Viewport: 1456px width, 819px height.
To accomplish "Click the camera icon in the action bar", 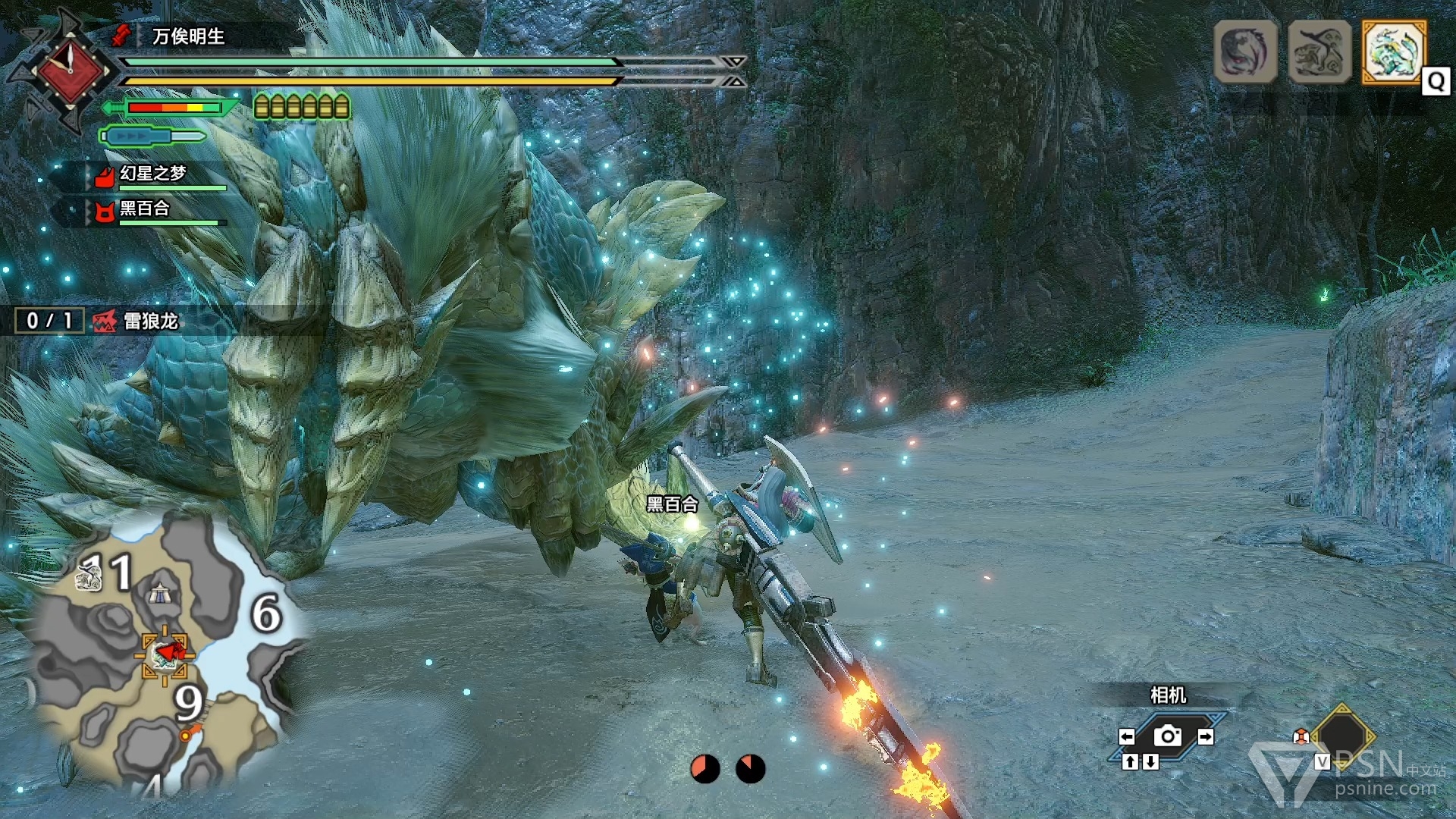I will coord(1167,736).
